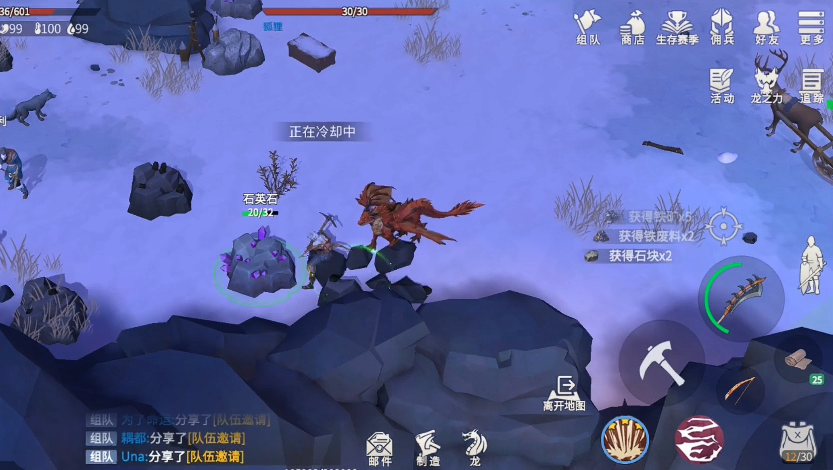Click 离开地图 to leave the map
This screenshot has height=470, width=833.
click(x=564, y=392)
